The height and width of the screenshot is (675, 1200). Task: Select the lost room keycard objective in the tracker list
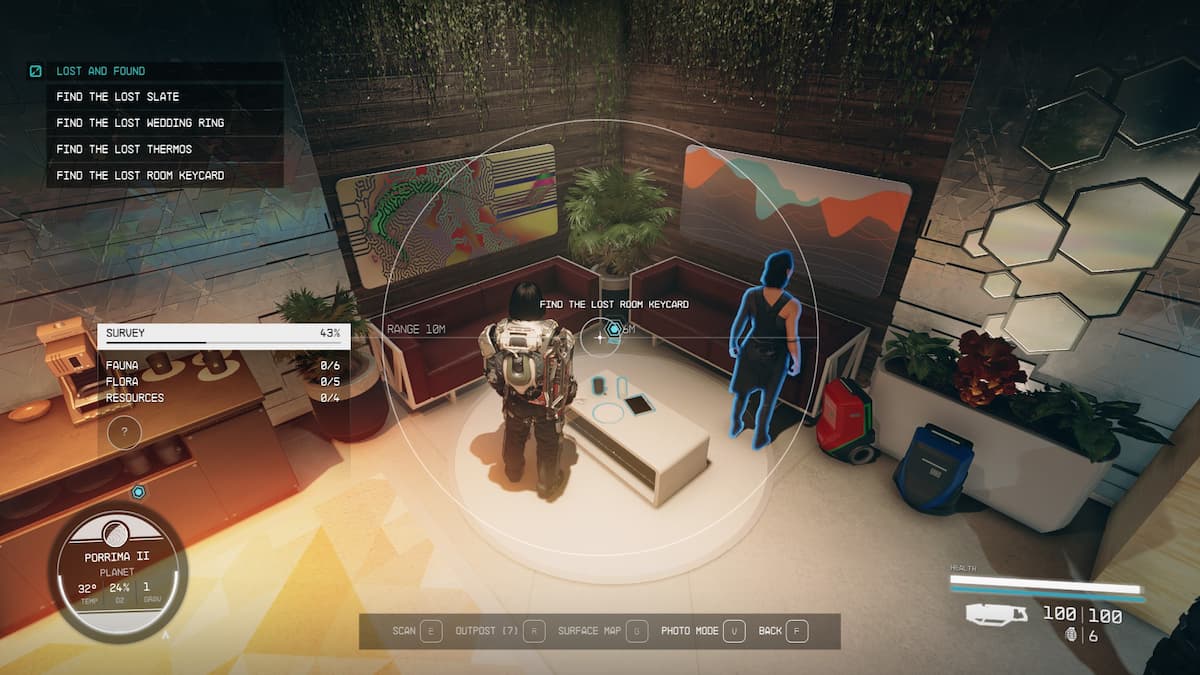(x=140, y=175)
